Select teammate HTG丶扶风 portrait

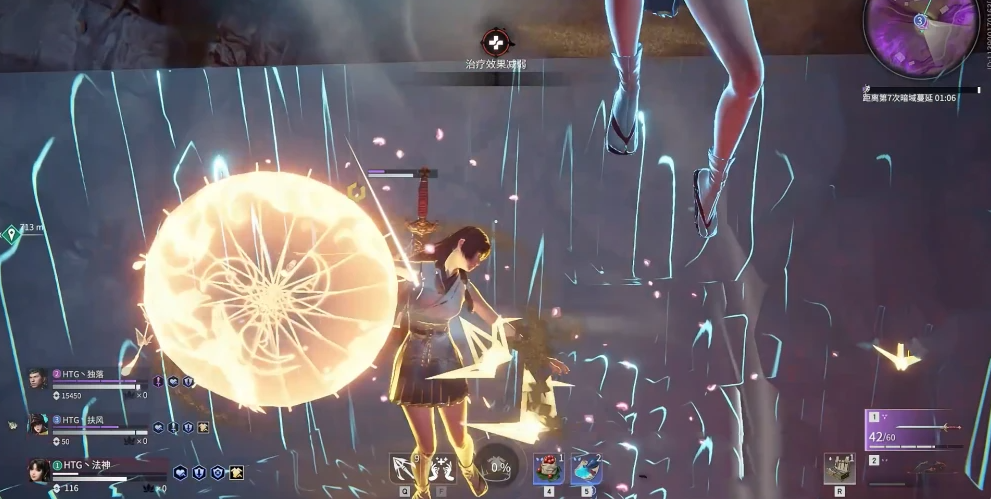[38, 427]
